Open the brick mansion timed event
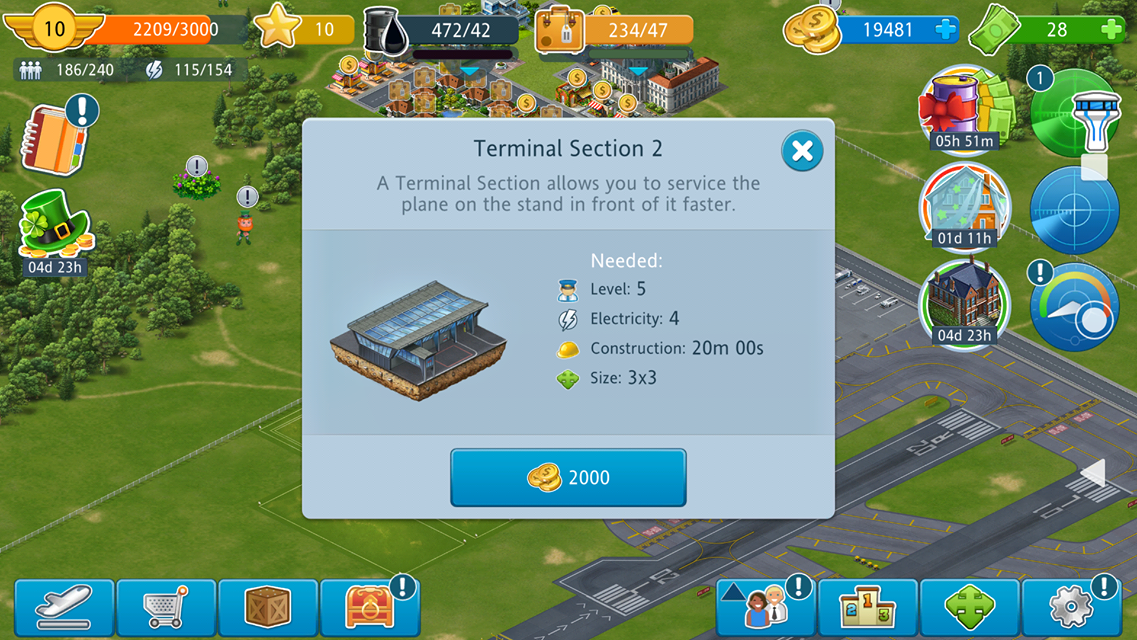This screenshot has width=1137, height=640. click(x=964, y=303)
